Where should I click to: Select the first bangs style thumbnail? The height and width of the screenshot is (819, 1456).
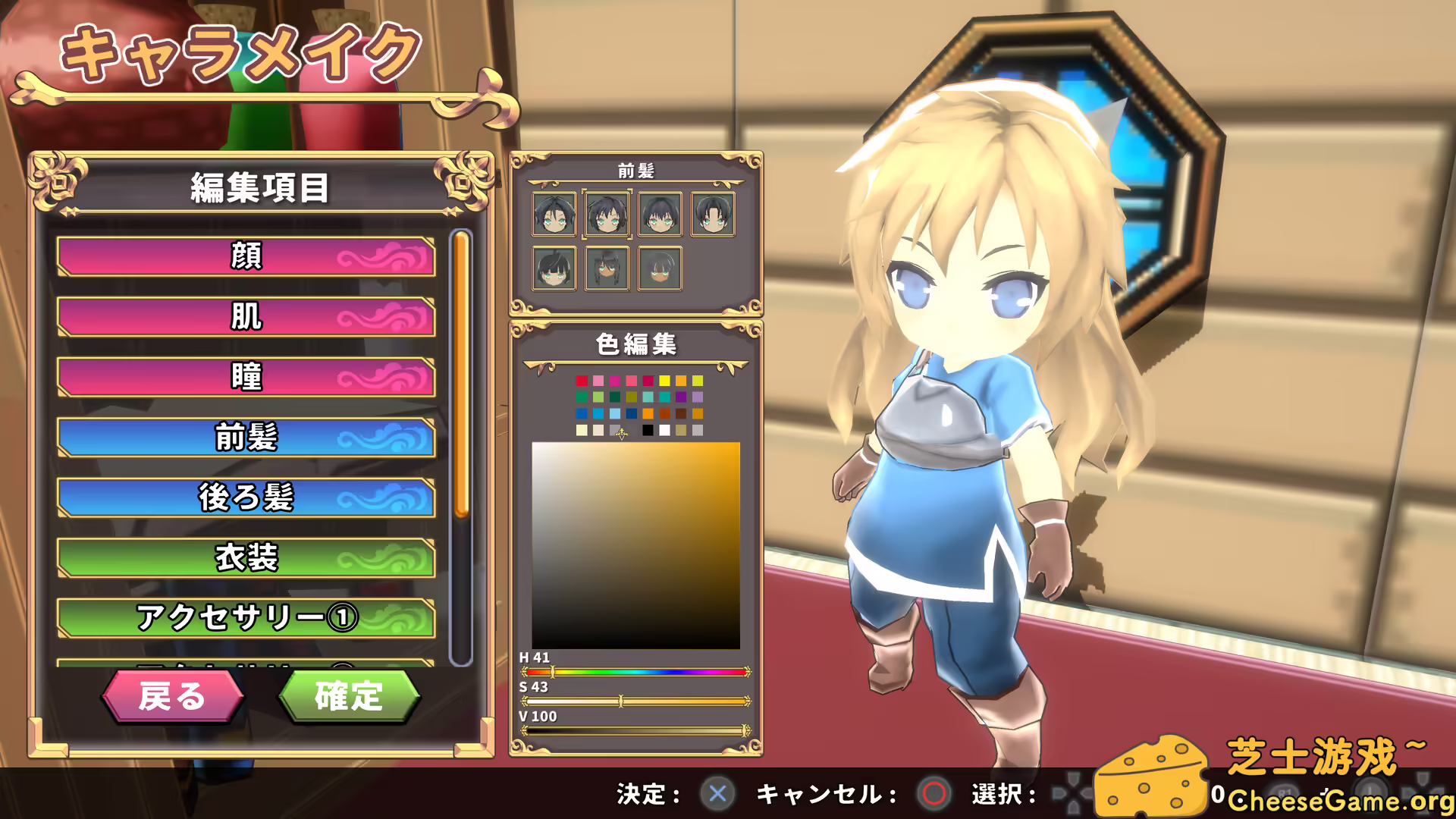(x=554, y=213)
